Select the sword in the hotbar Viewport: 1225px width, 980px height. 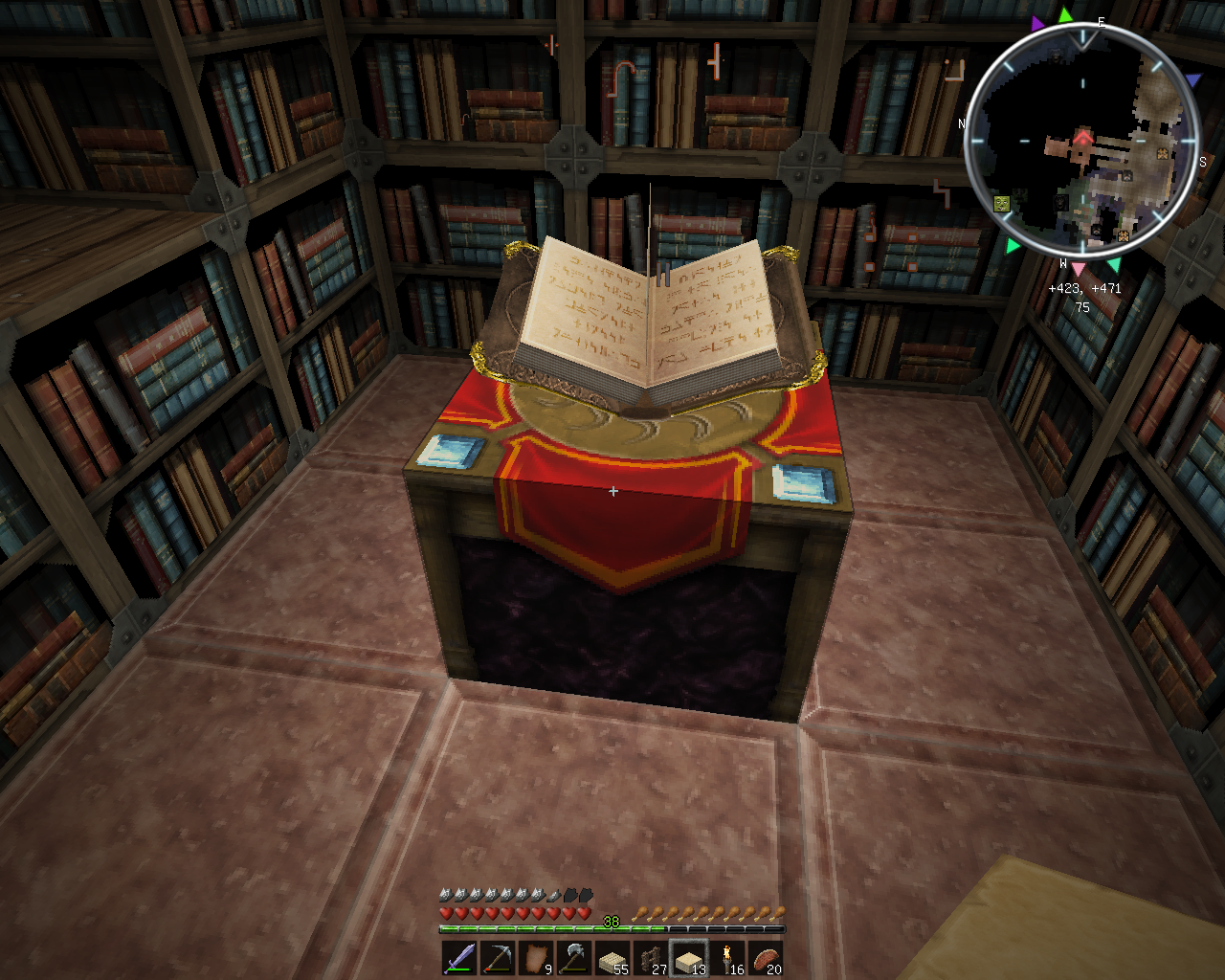(458, 958)
